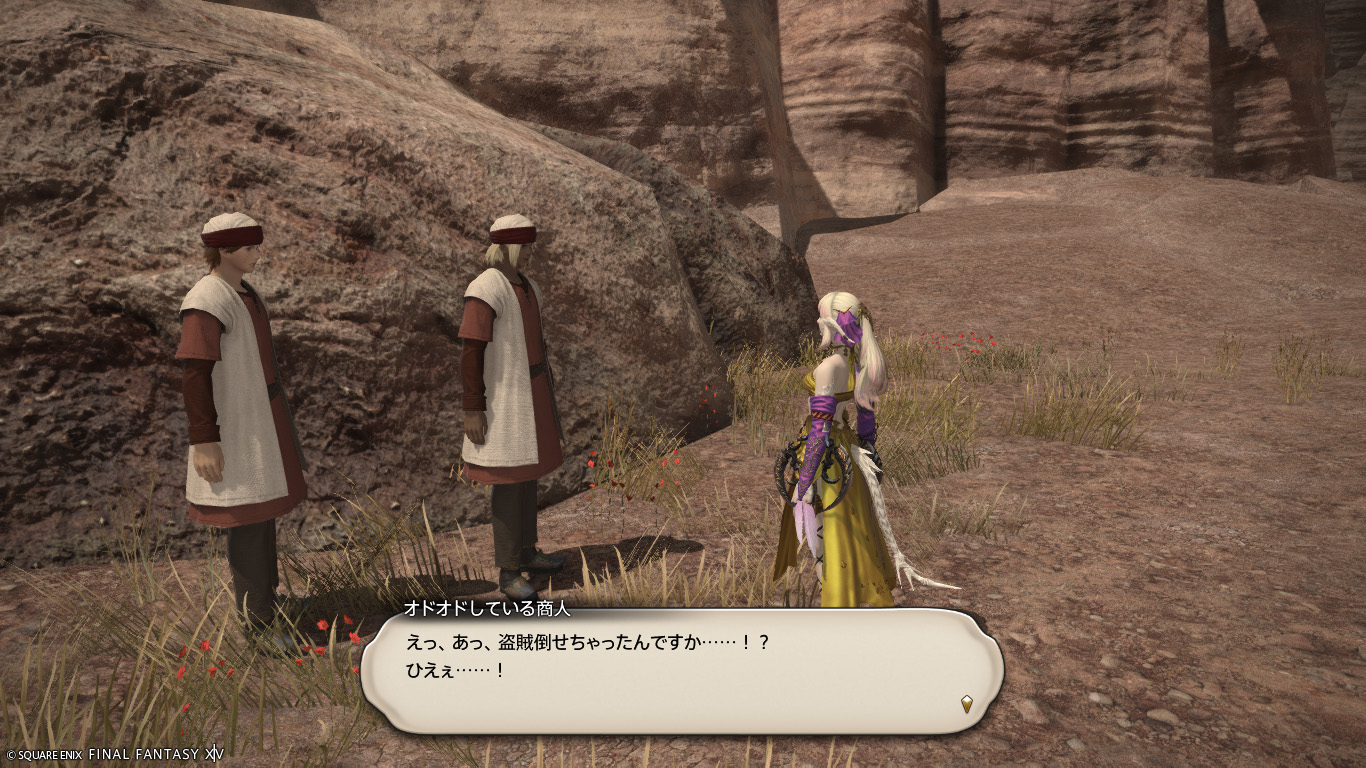Advance dialogue with the yellow diamond arrow

tap(966, 704)
